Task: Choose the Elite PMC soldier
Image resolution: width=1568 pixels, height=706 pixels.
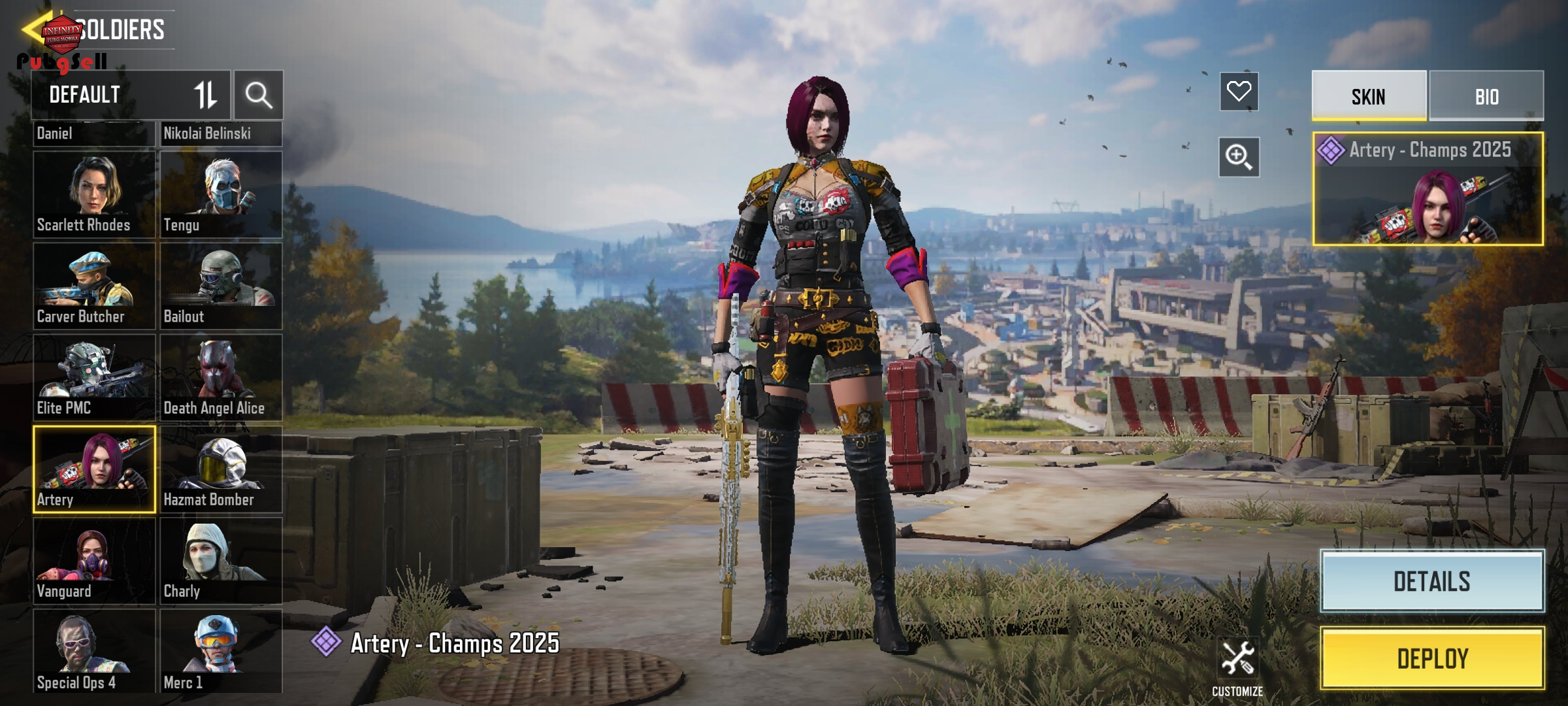Action: coord(94,377)
